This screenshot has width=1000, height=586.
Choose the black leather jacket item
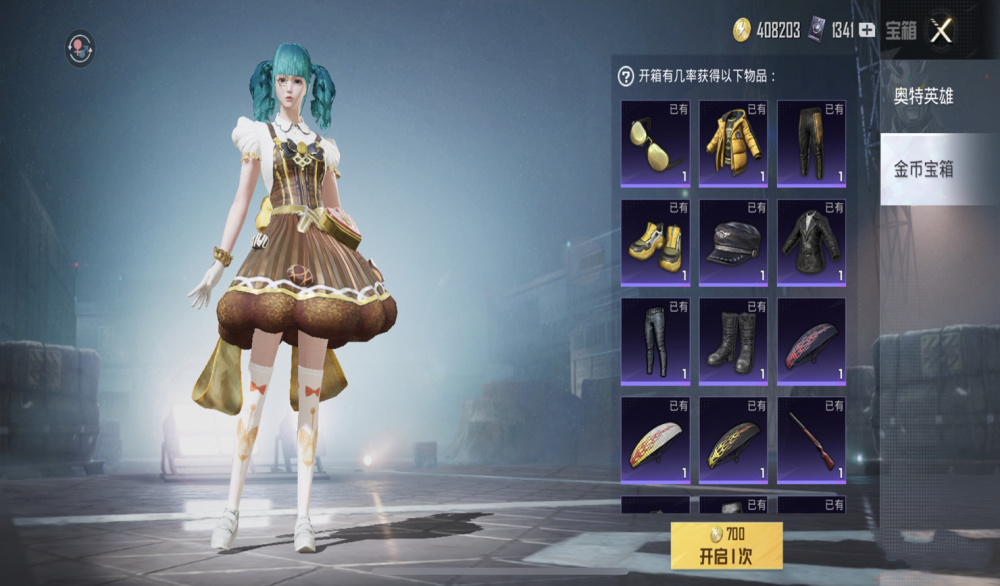pos(811,242)
